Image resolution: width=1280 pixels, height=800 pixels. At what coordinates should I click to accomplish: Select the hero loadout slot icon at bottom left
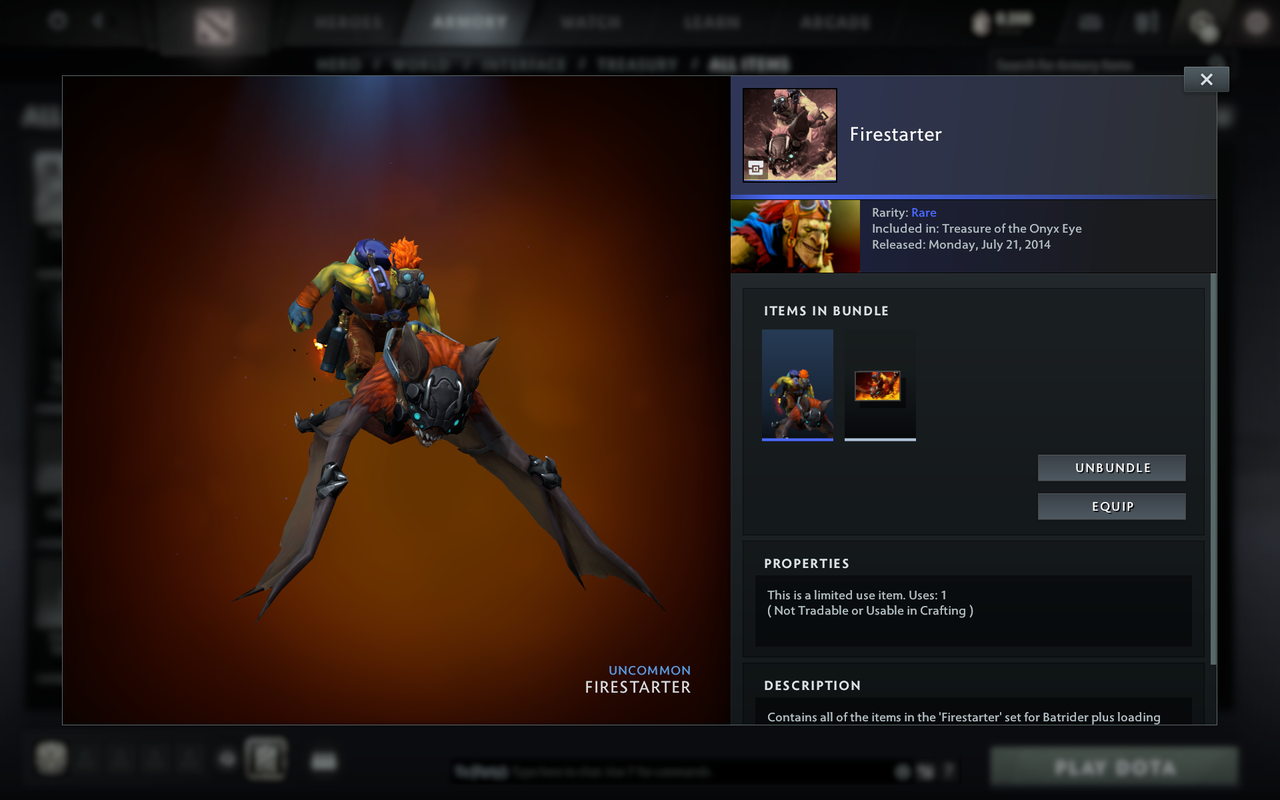point(50,758)
